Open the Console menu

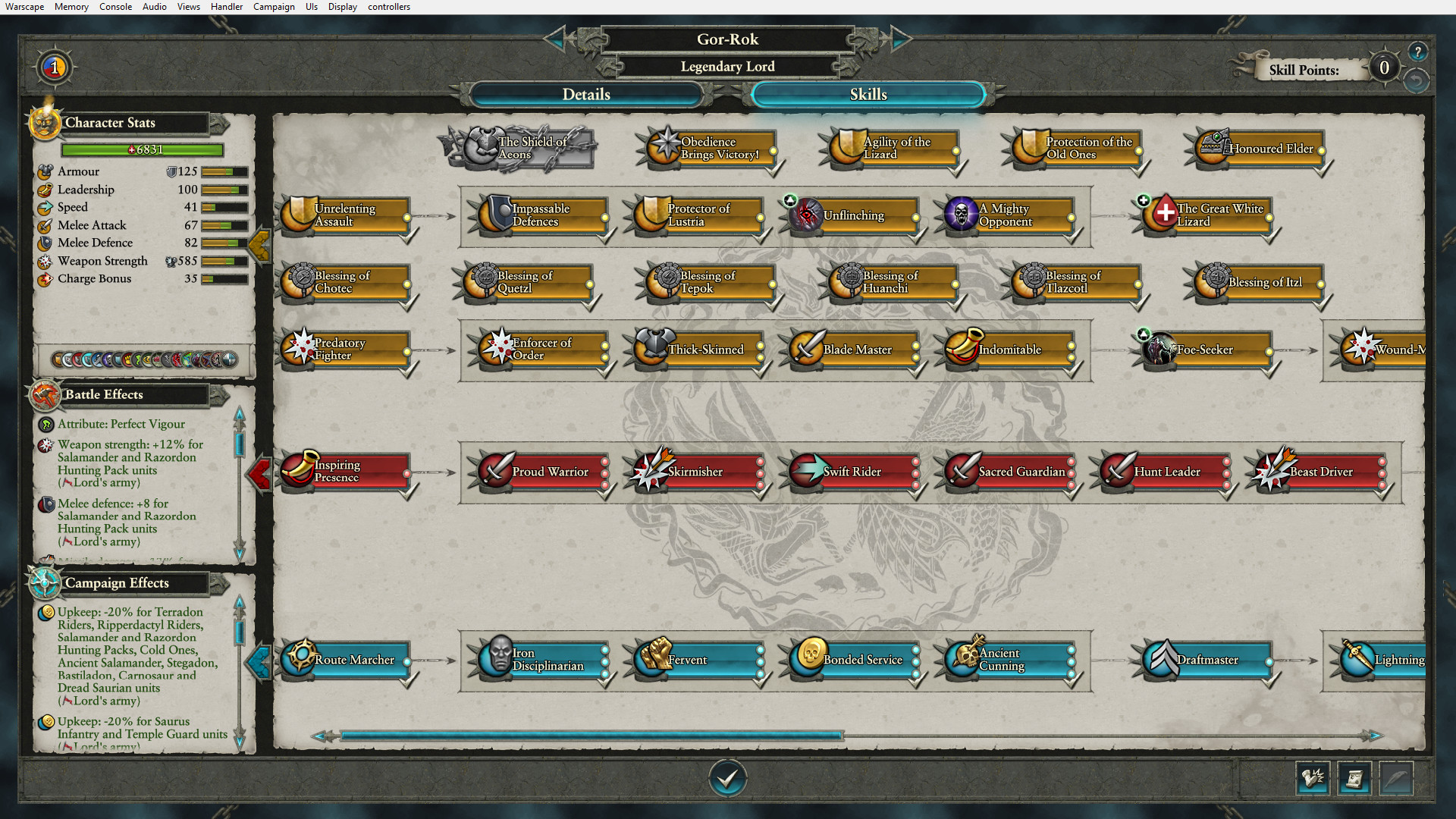pyautogui.click(x=115, y=7)
